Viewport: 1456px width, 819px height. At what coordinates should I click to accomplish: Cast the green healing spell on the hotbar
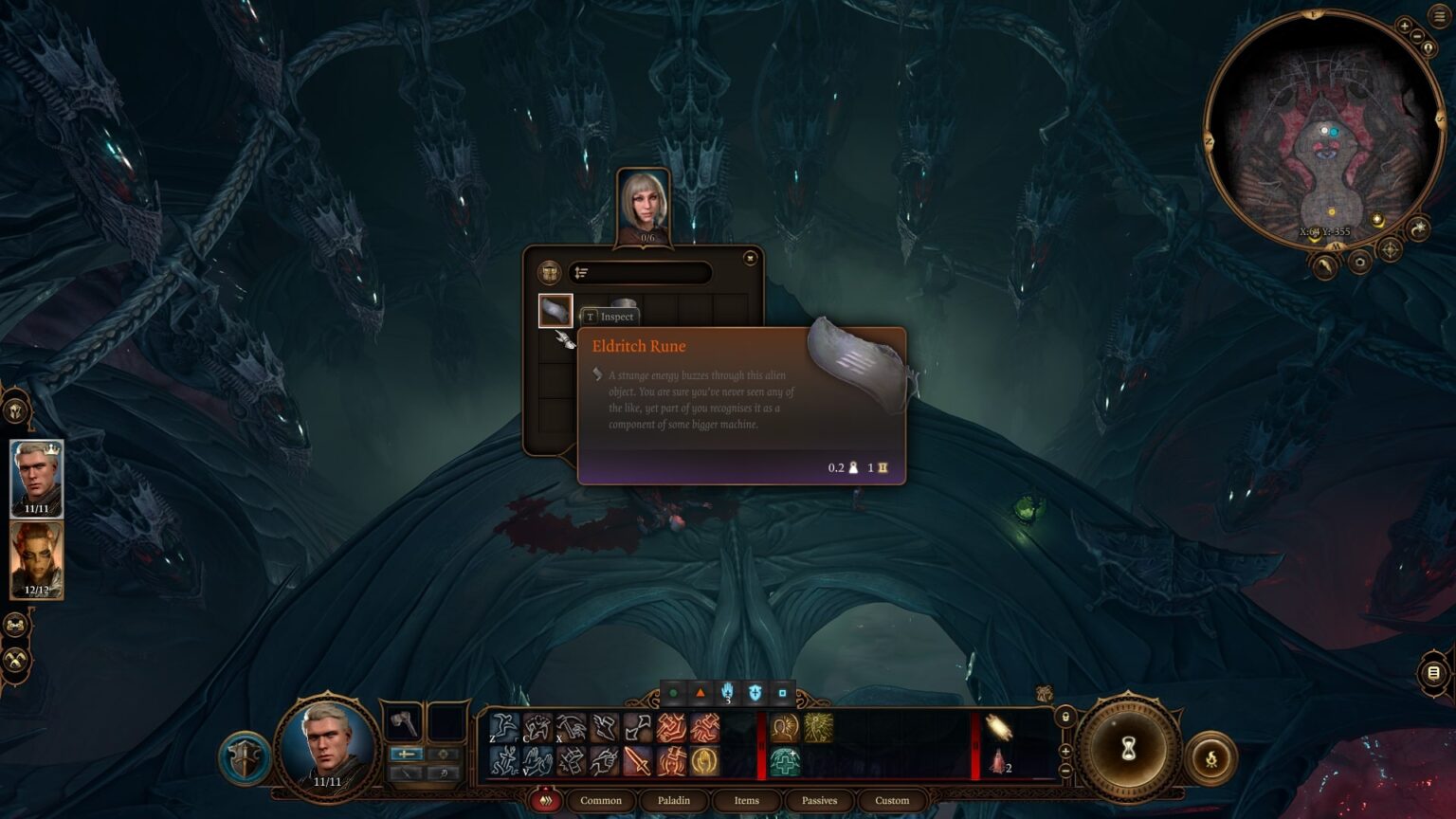pyautogui.click(x=784, y=761)
